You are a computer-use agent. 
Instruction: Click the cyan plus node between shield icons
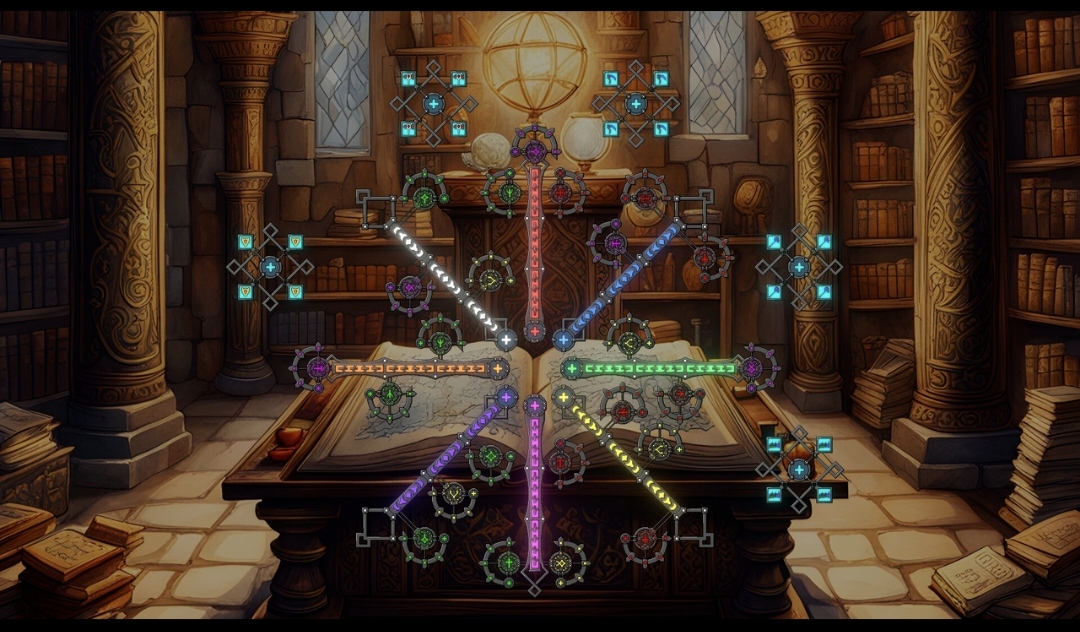[x=270, y=267]
